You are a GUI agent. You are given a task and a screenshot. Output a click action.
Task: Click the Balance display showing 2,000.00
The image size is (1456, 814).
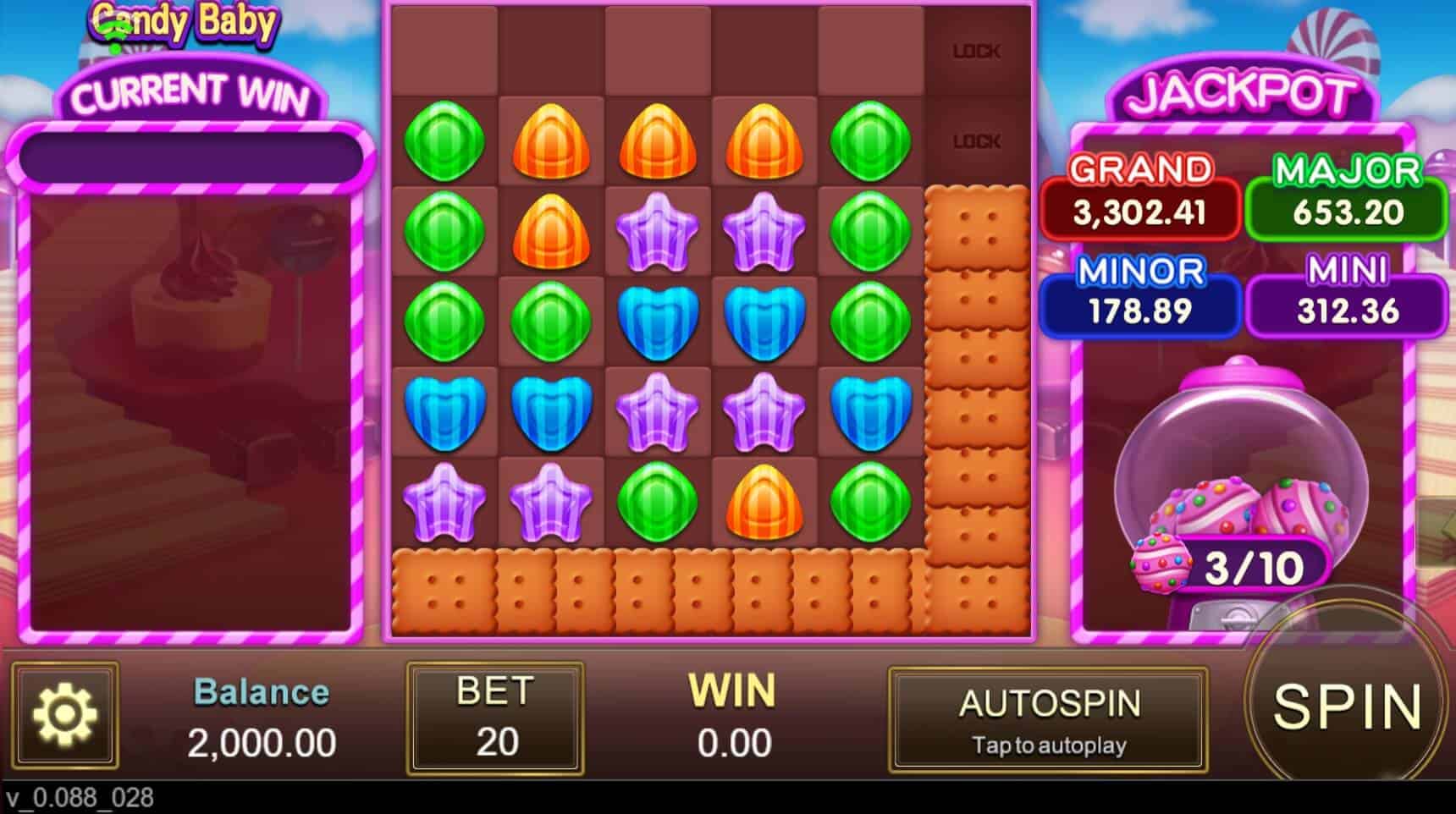tap(260, 718)
